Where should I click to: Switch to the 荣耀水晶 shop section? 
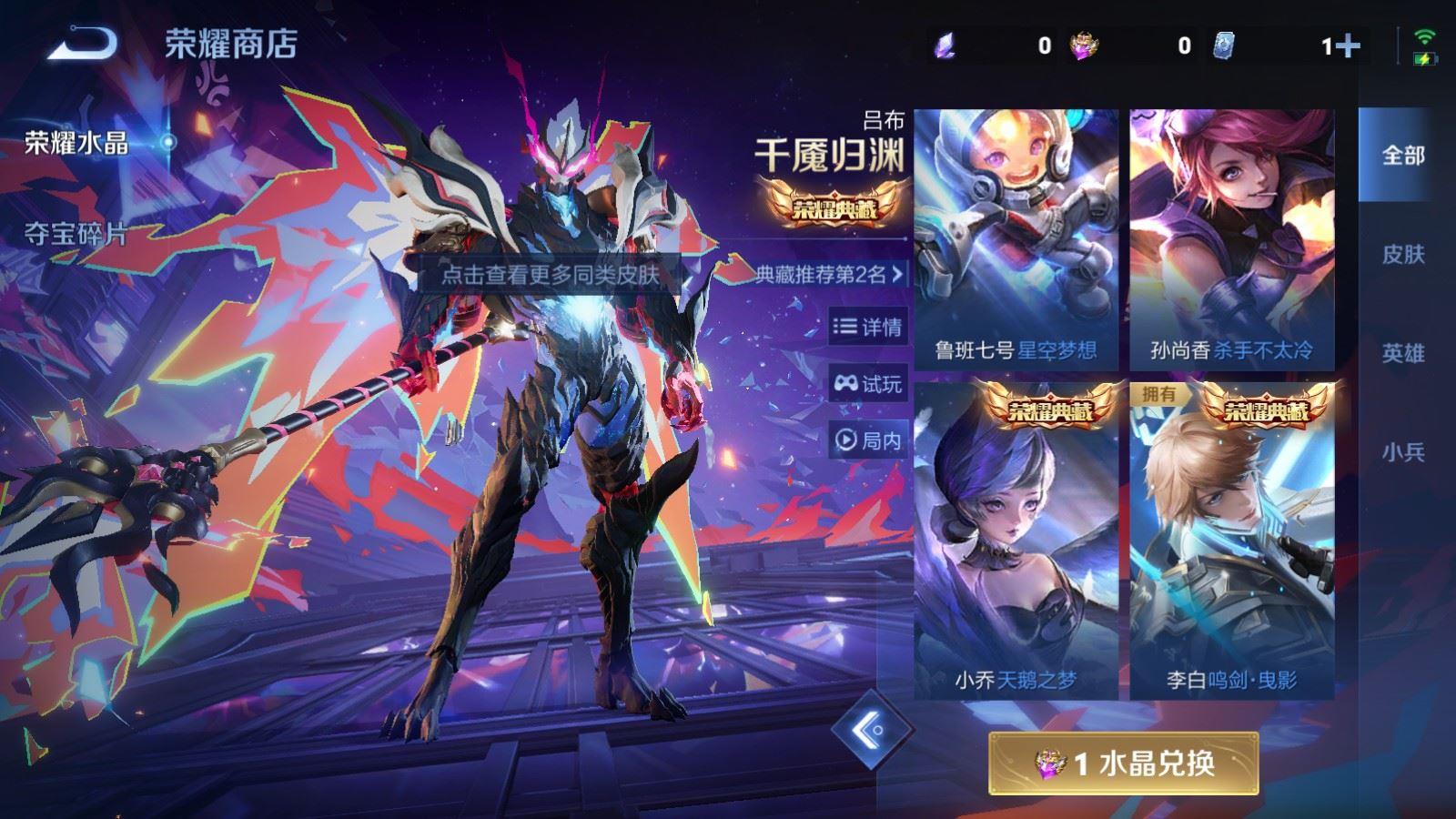click(76, 143)
